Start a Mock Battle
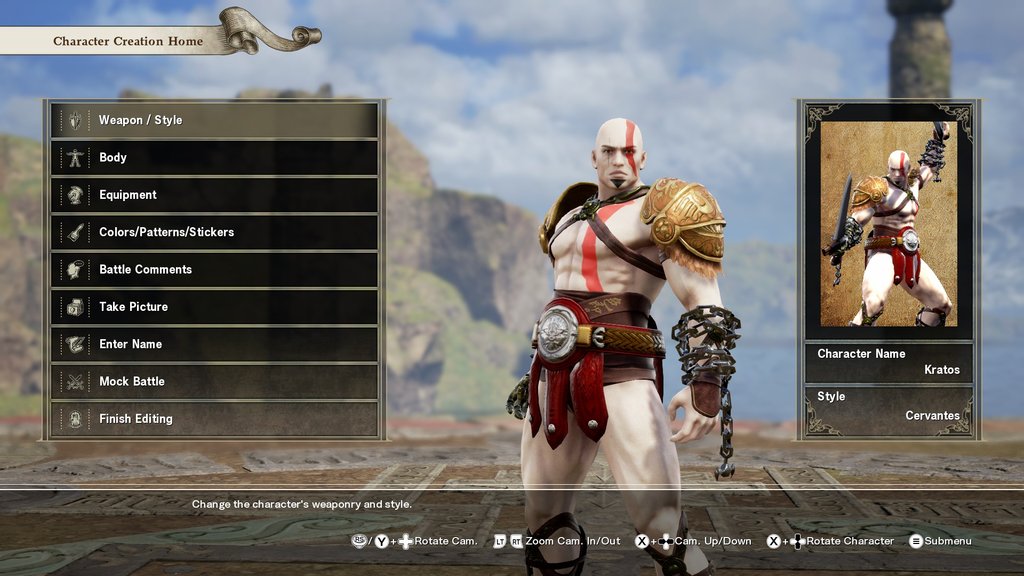 tap(214, 381)
